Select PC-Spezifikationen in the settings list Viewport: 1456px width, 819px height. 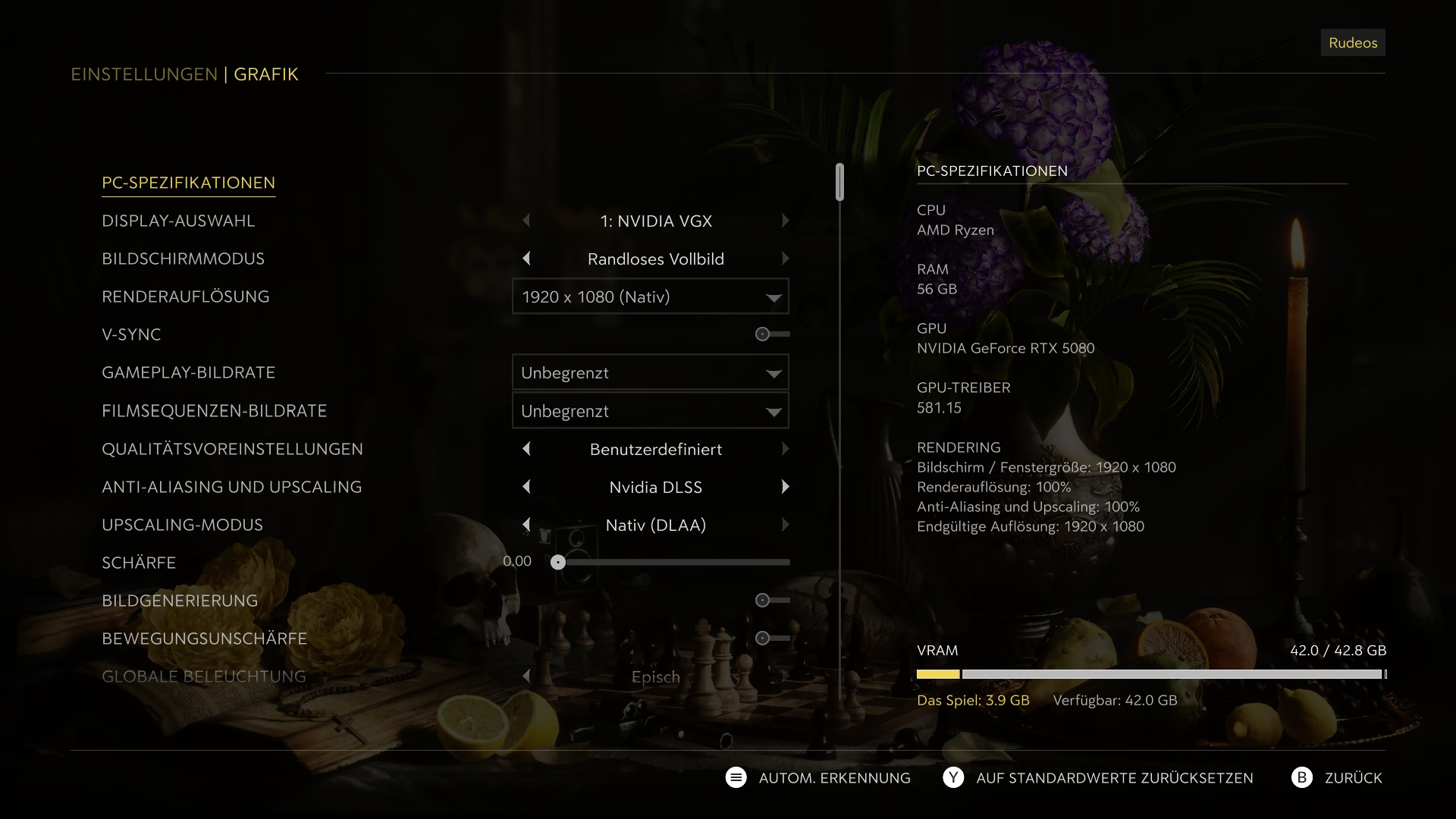pyautogui.click(x=188, y=183)
